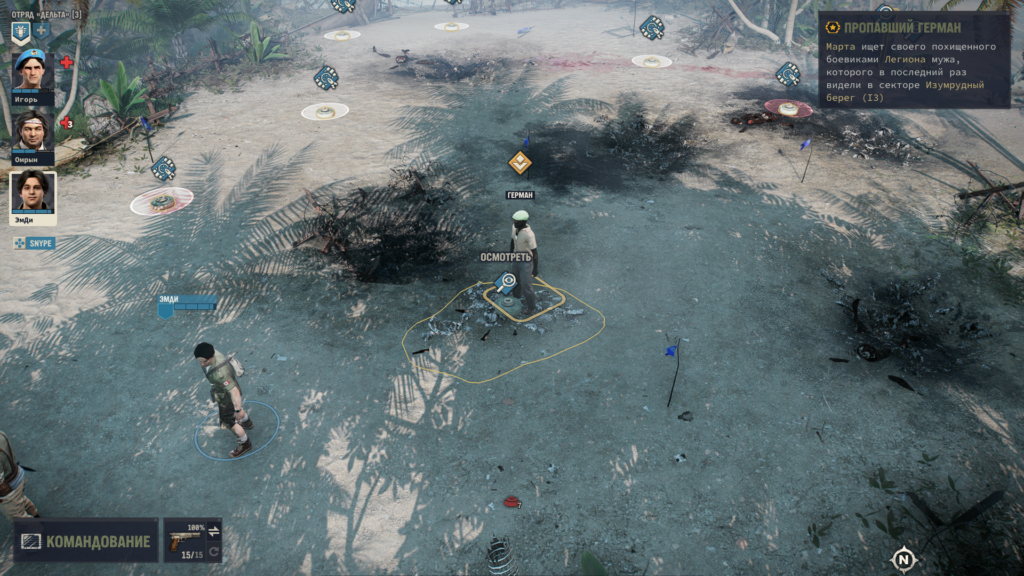Open the SNYPE button
Image resolution: width=1024 pixels, height=576 pixels.
[x=35, y=243]
